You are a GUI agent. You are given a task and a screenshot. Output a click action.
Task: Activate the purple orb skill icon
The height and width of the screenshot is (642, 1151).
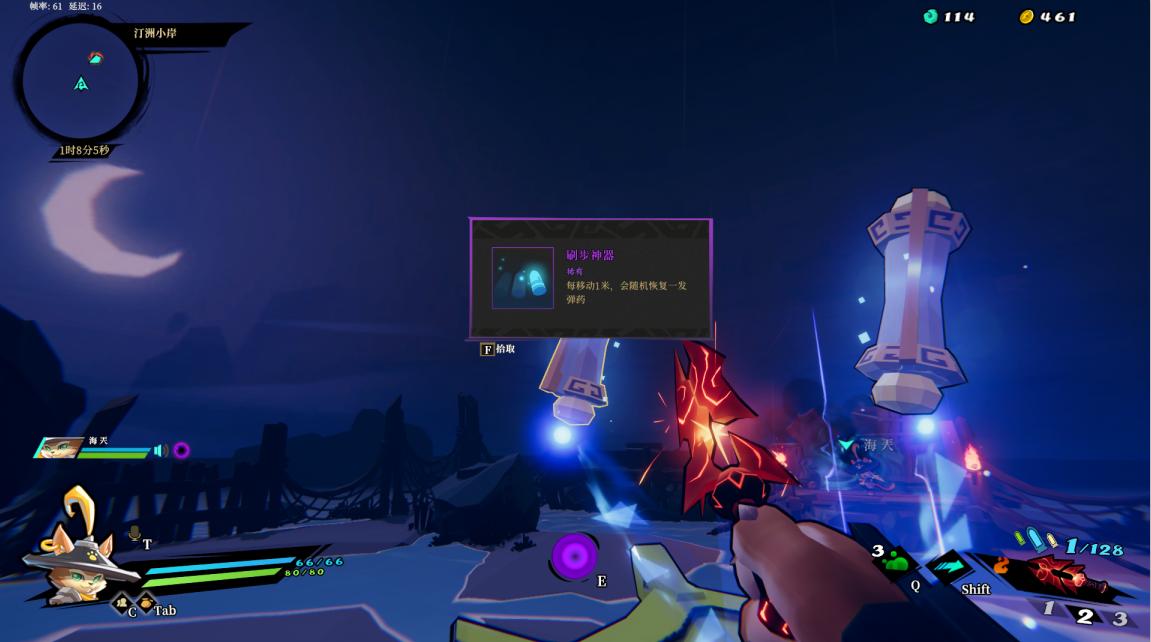pos(574,555)
